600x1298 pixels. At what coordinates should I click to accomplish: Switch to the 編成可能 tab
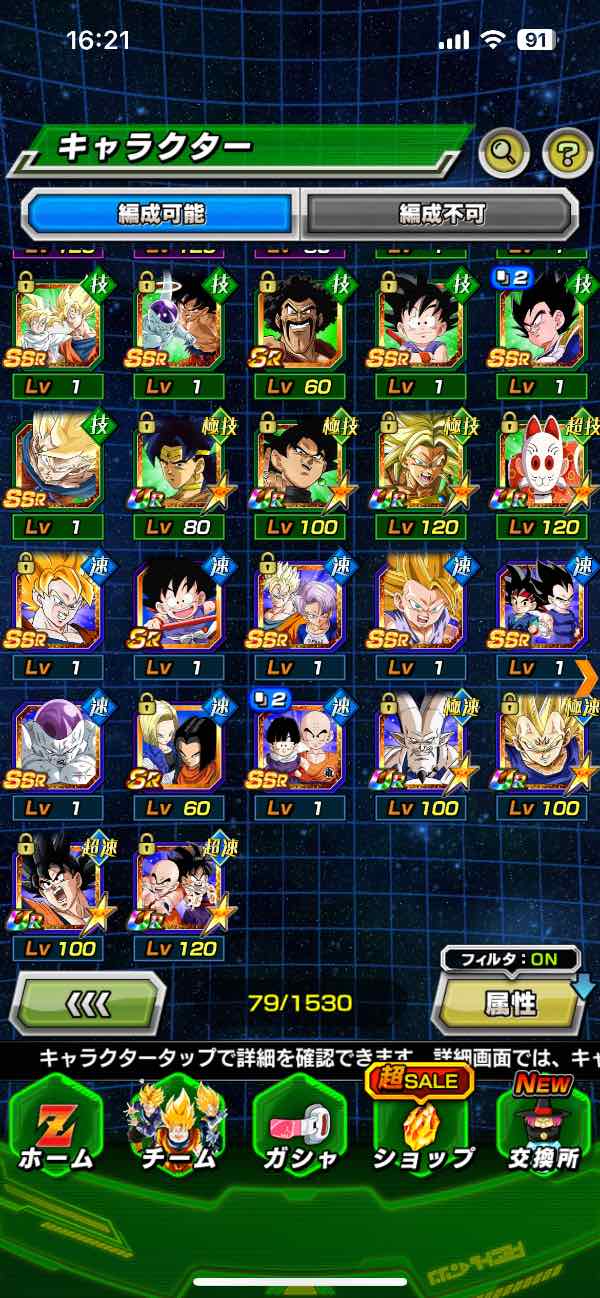(161, 213)
